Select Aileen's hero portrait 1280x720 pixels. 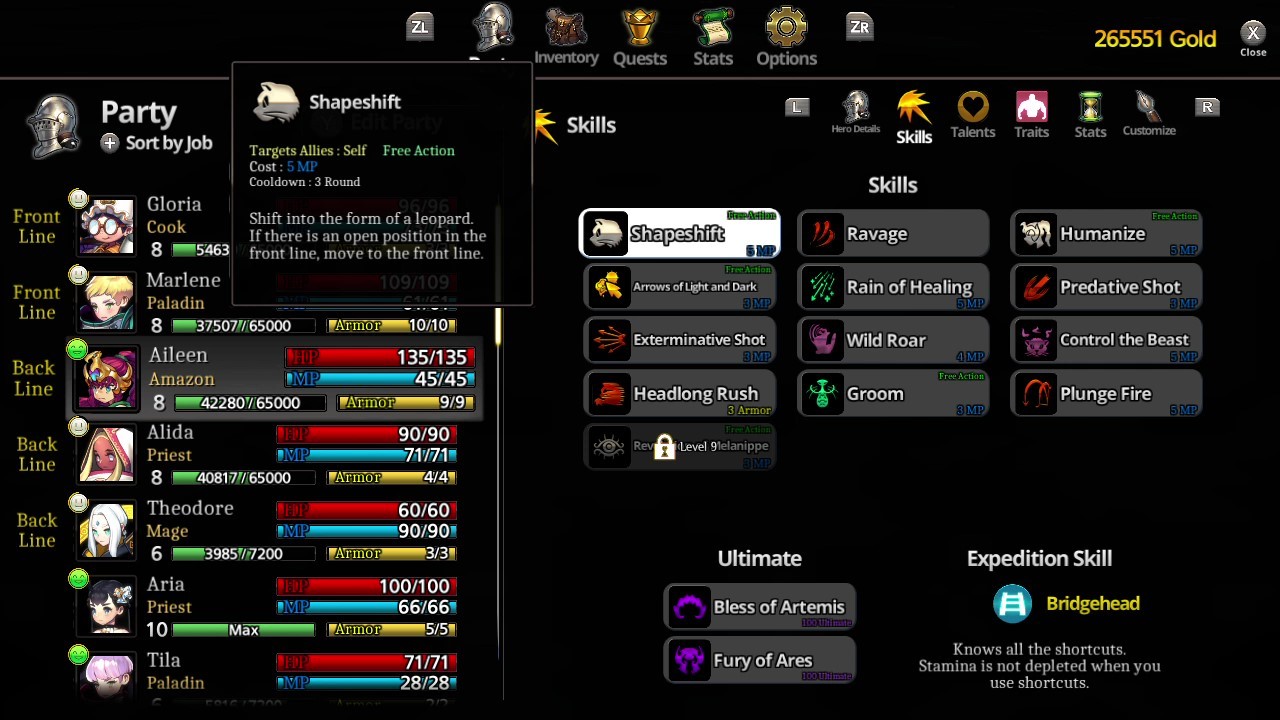coord(106,377)
